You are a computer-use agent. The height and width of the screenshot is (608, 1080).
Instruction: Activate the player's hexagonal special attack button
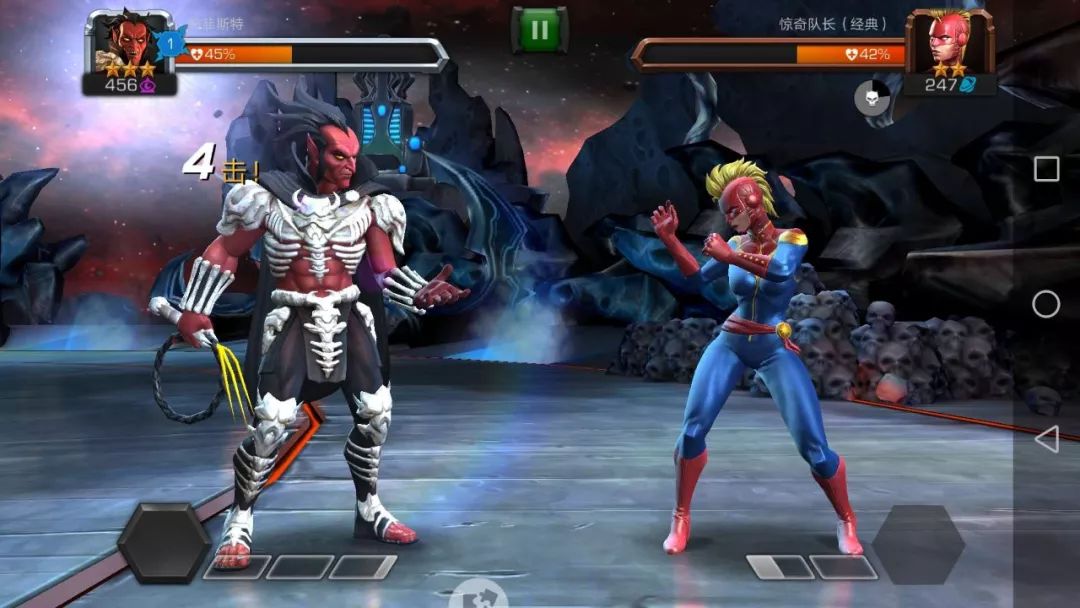click(x=164, y=544)
